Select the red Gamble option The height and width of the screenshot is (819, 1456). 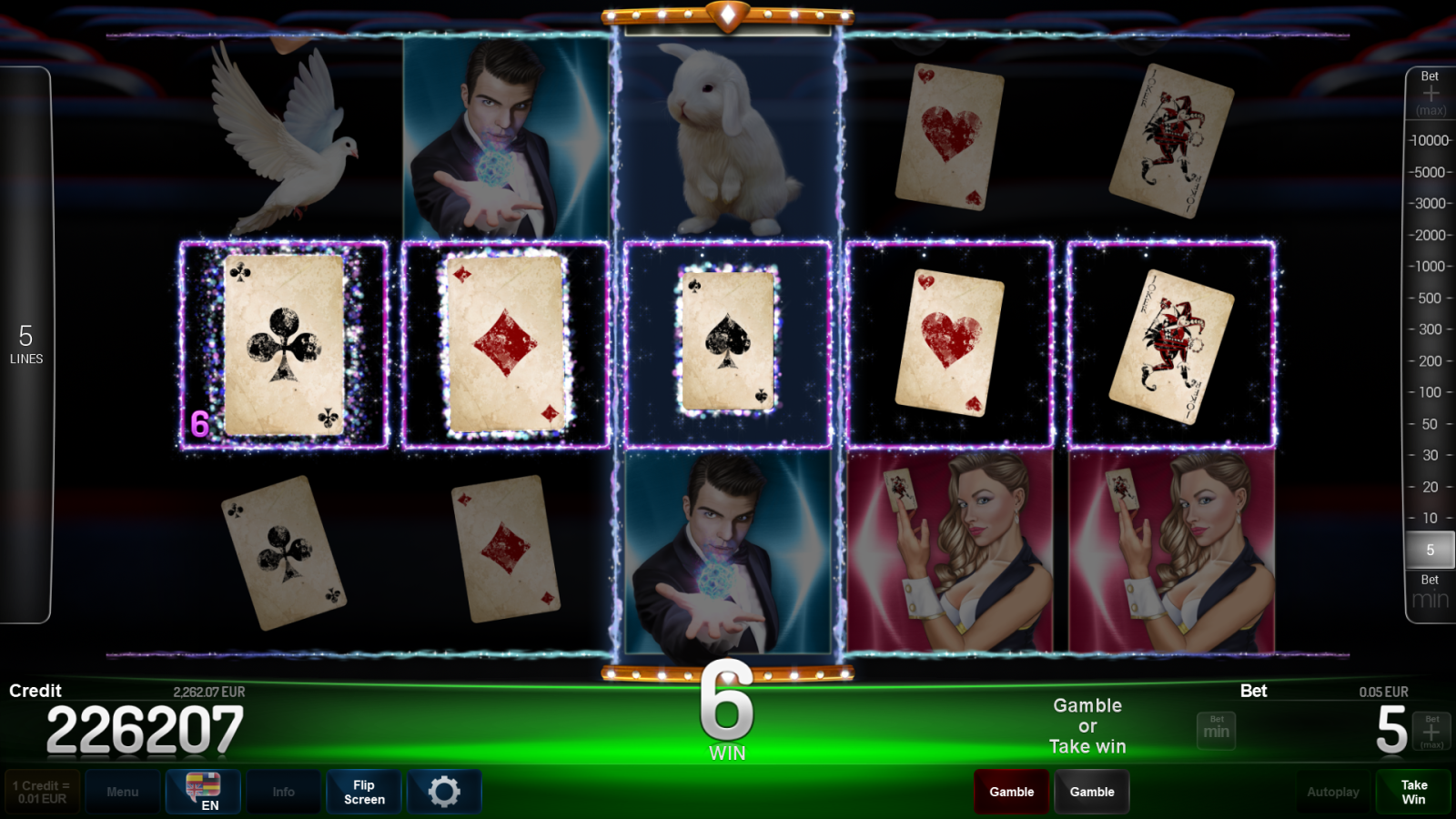tap(1011, 791)
